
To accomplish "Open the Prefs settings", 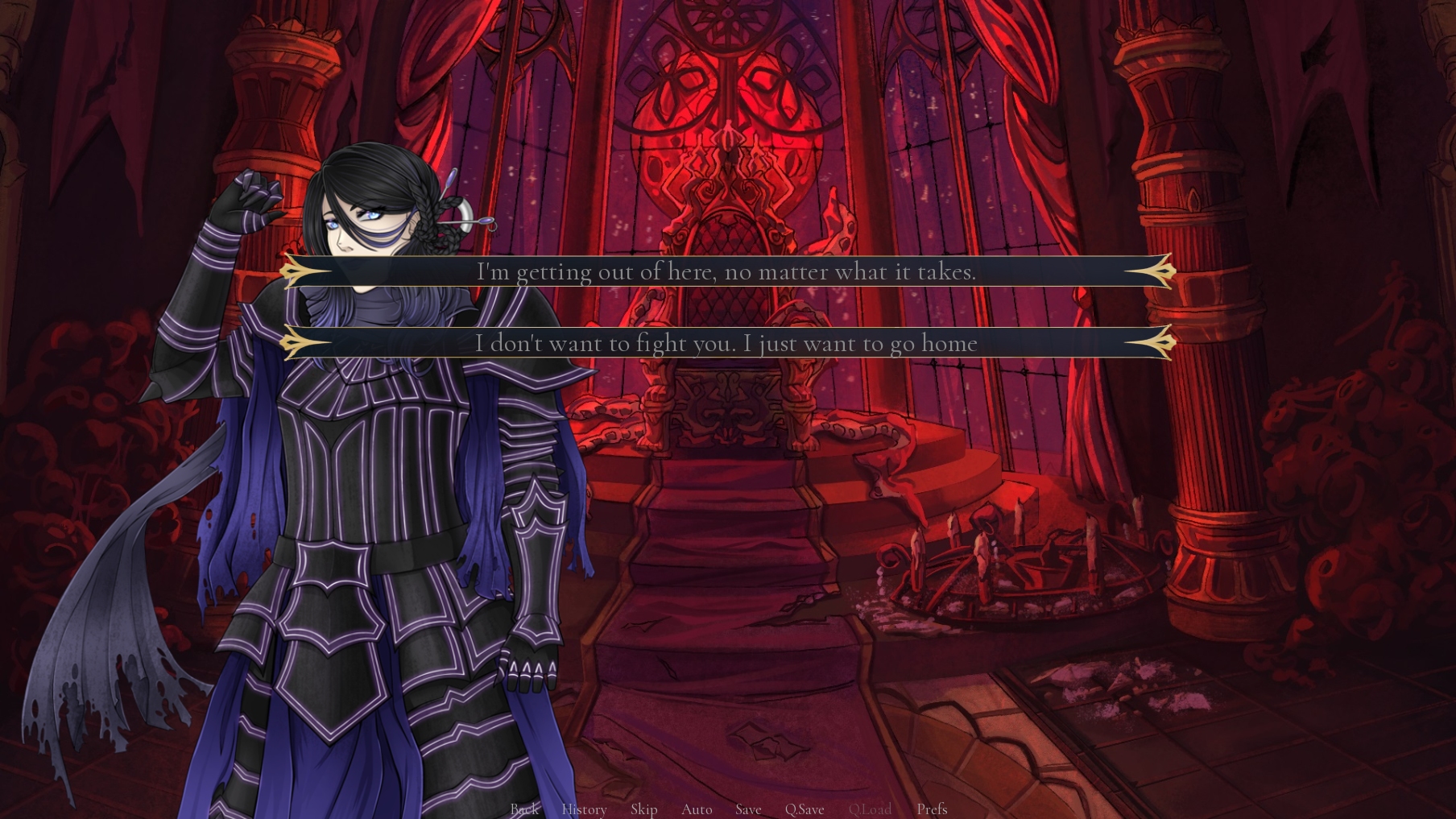I will click(932, 809).
